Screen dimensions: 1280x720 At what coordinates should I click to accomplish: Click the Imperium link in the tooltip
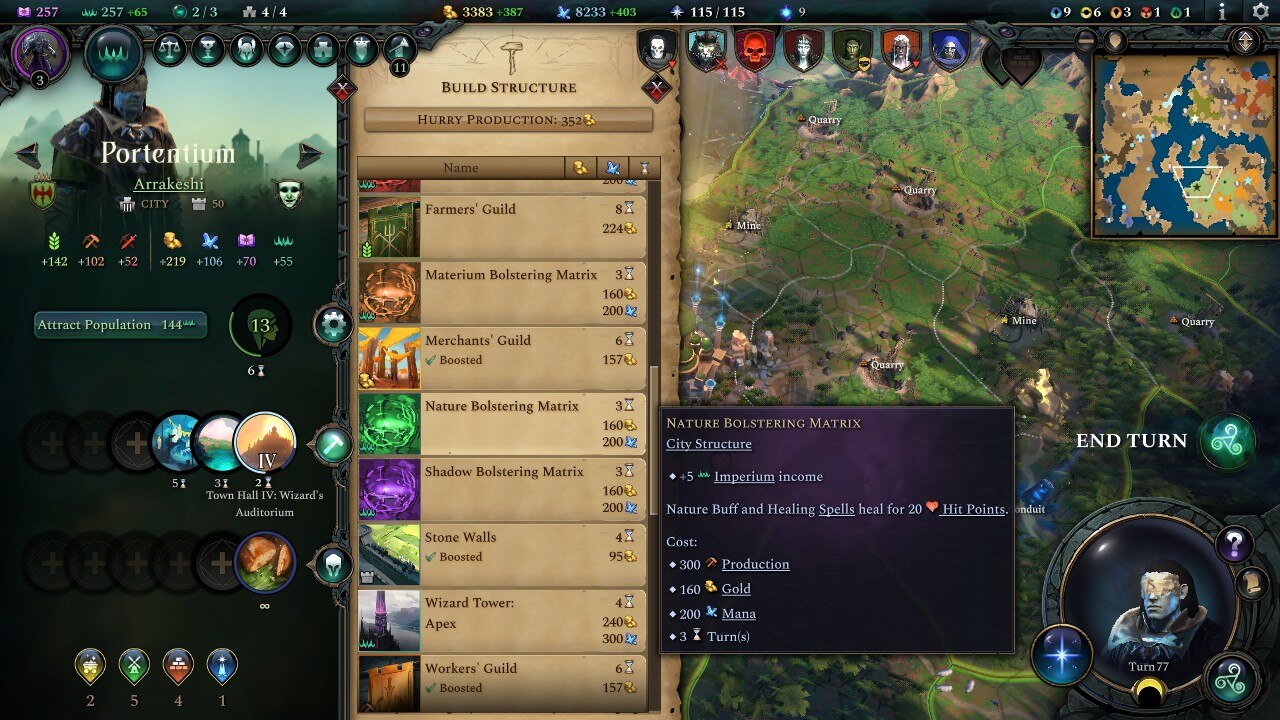pos(742,476)
